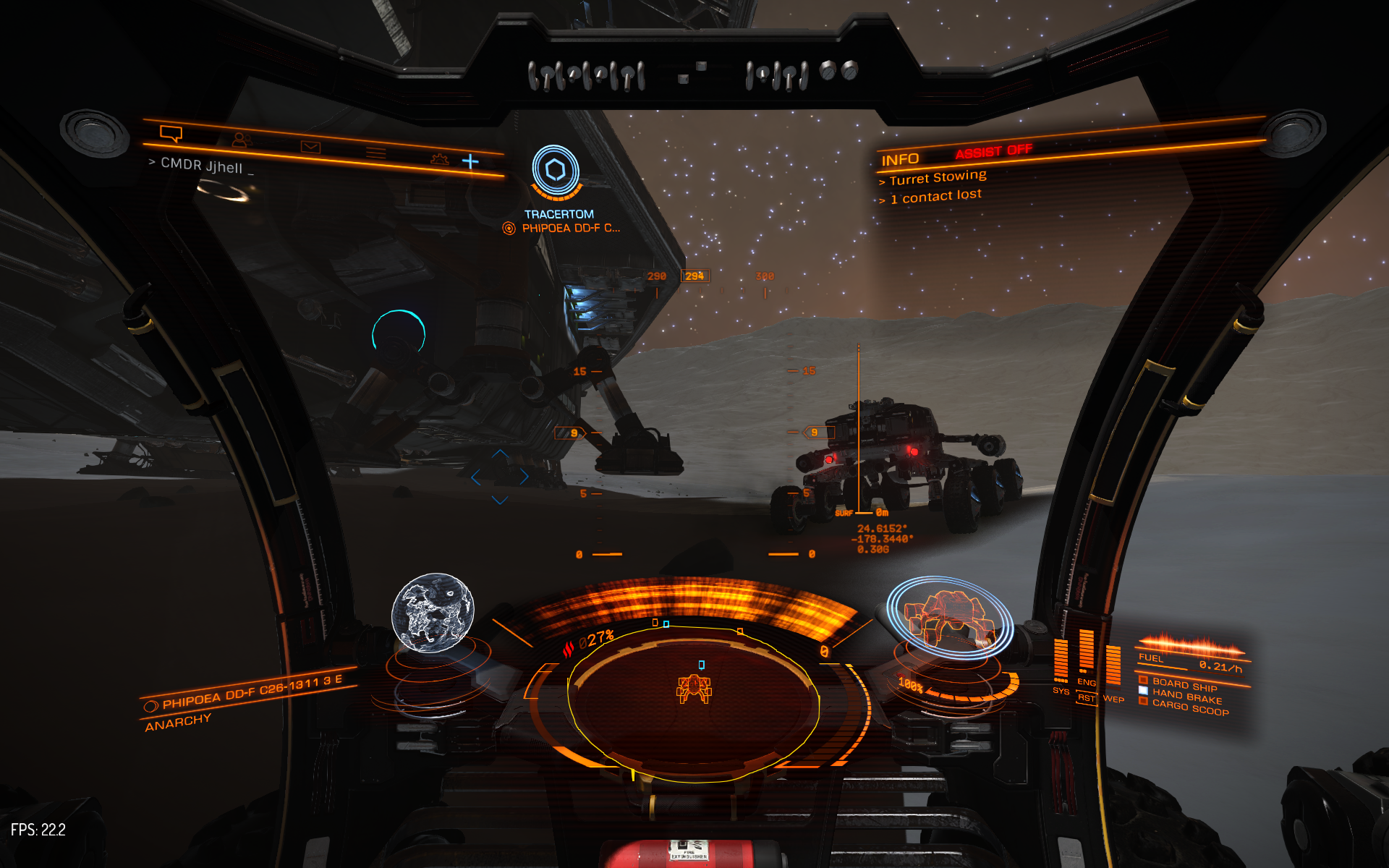The width and height of the screenshot is (1389, 868).
Task: Select the PHIPOEA DD-F system label
Action: click(x=251, y=692)
